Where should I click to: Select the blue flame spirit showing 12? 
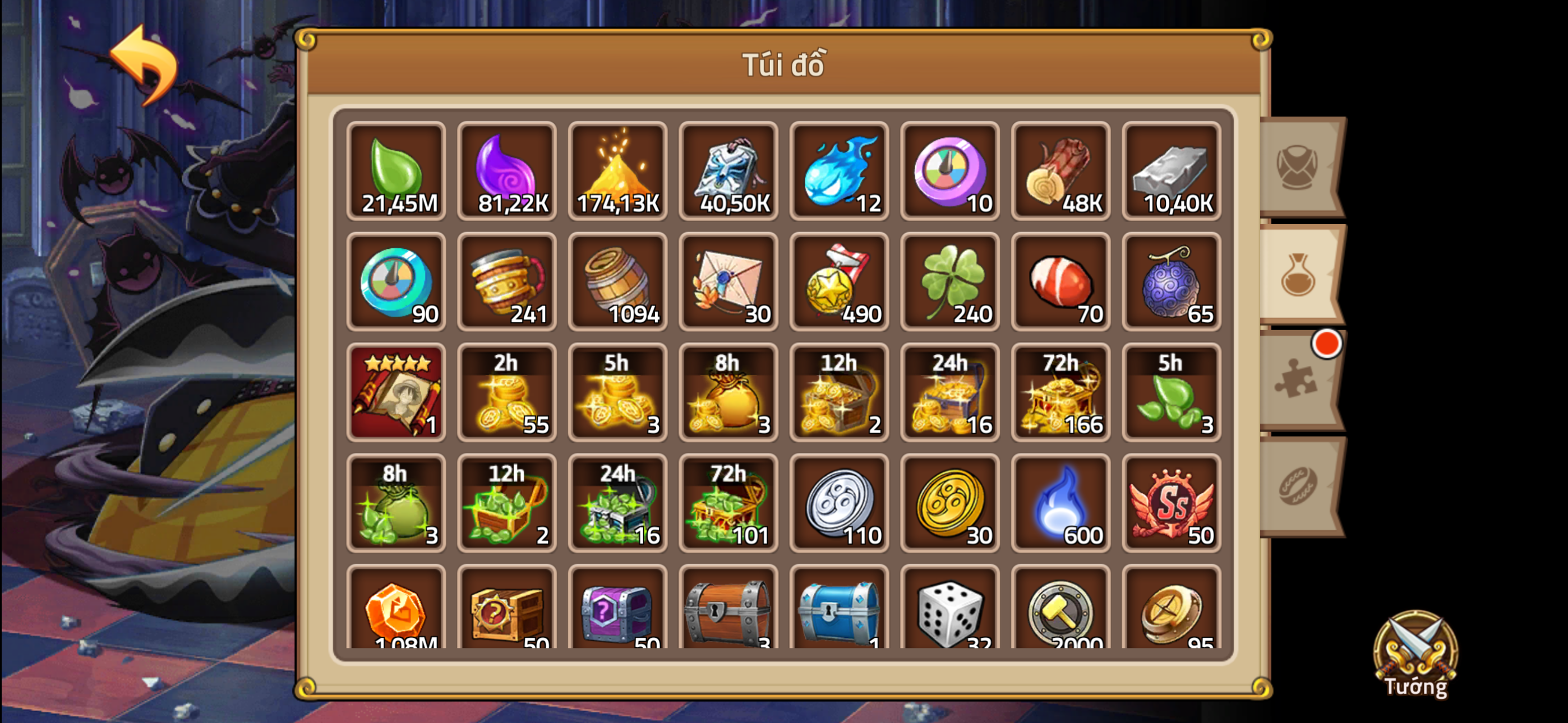tap(840, 172)
